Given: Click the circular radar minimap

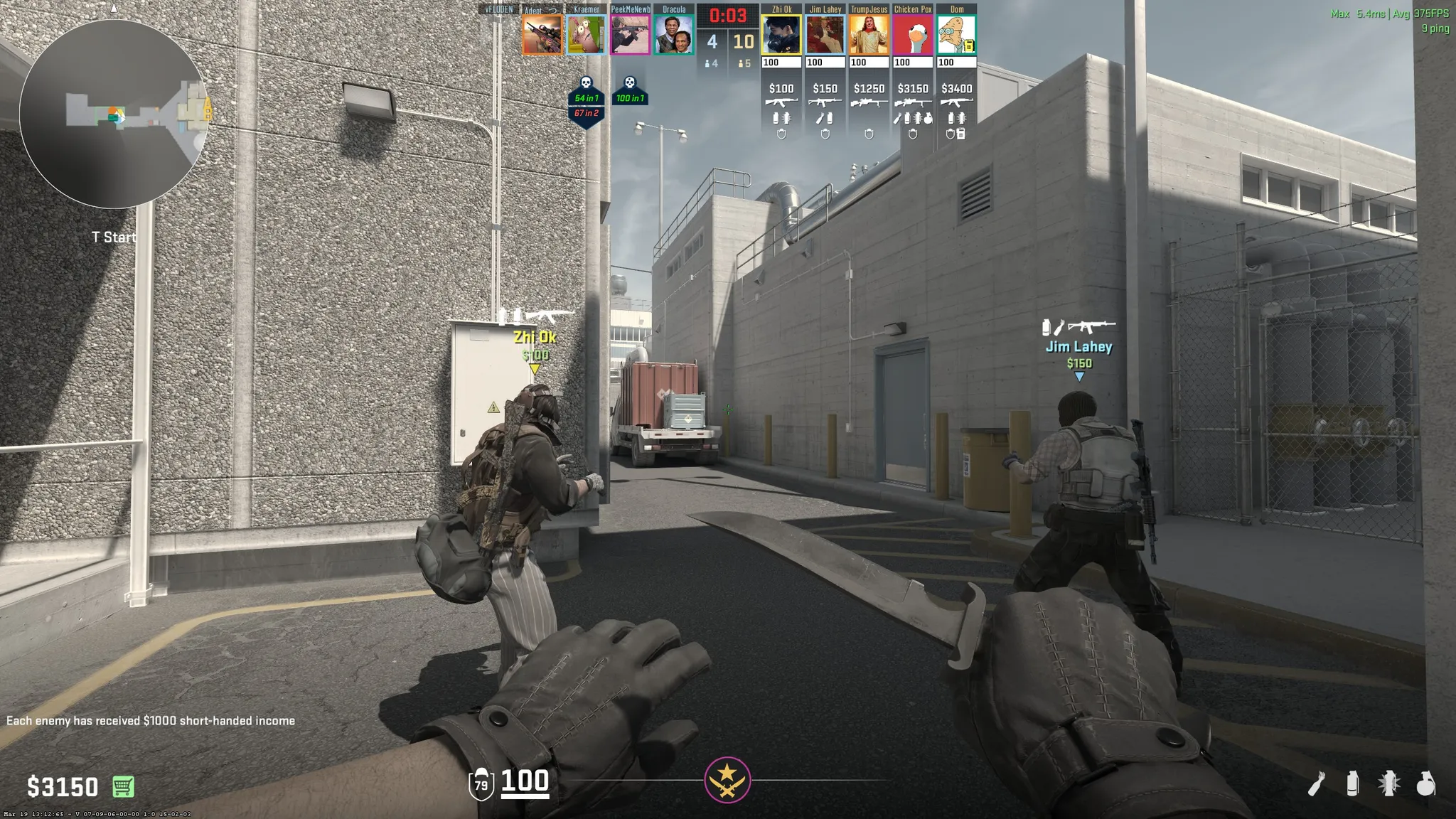Looking at the screenshot, I should tap(114, 114).
